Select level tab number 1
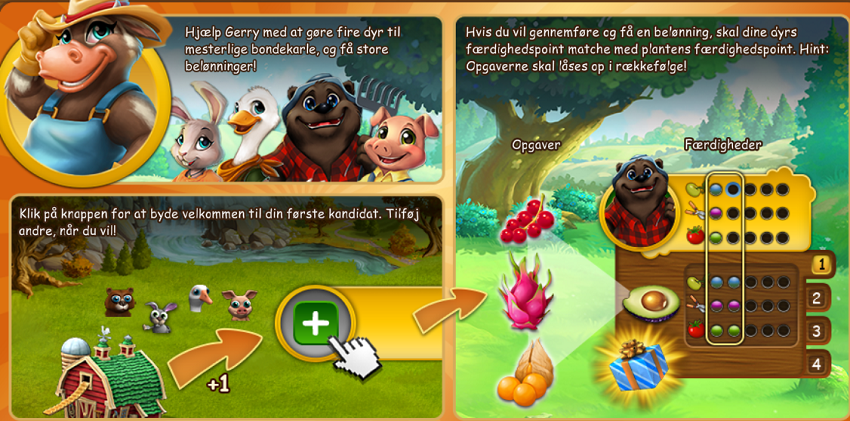This screenshot has width=850, height=421. click(x=820, y=266)
